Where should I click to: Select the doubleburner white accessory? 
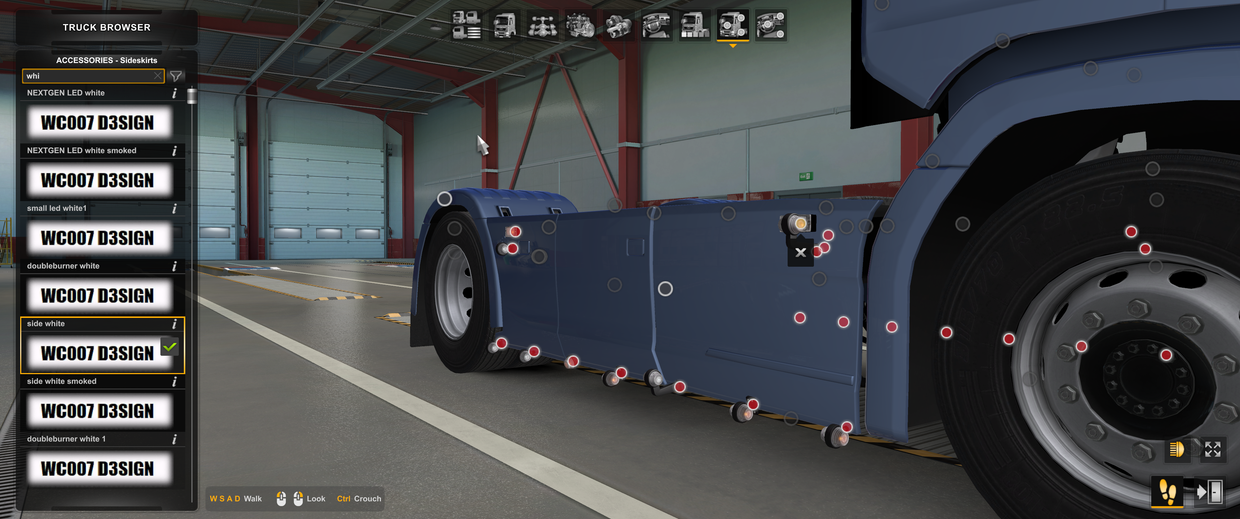pos(98,296)
